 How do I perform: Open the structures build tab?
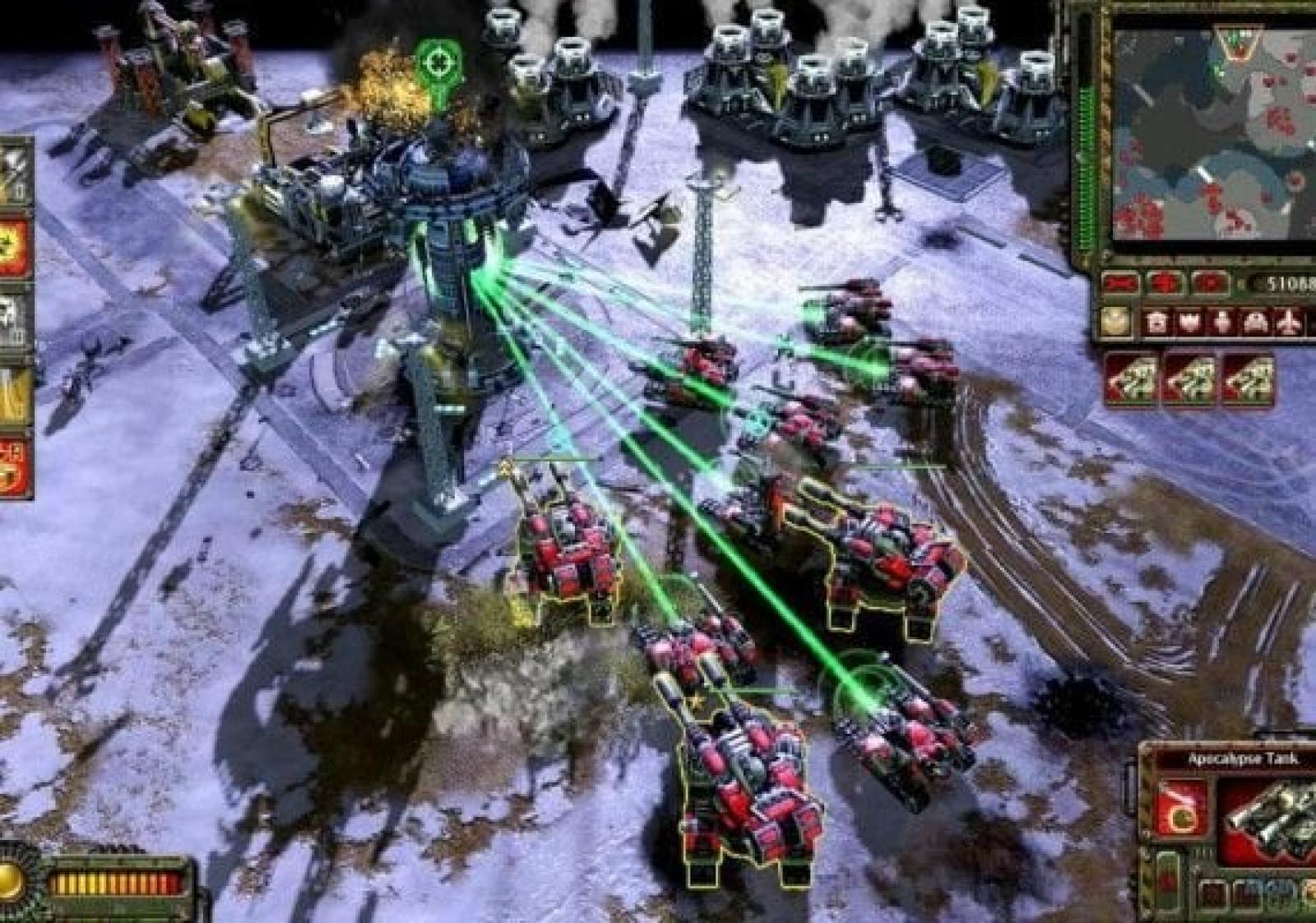[1158, 323]
